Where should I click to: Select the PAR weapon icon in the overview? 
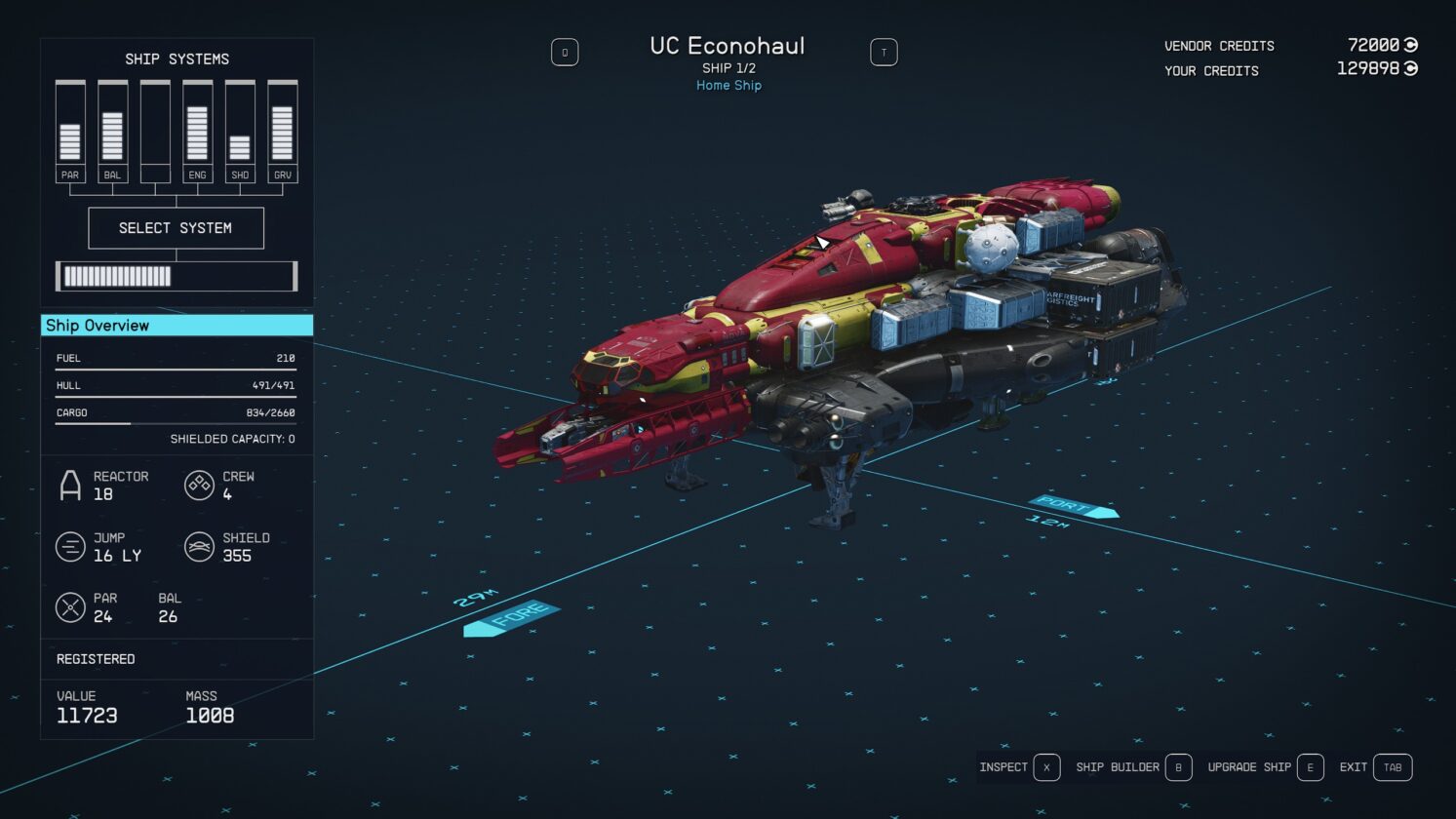69,606
